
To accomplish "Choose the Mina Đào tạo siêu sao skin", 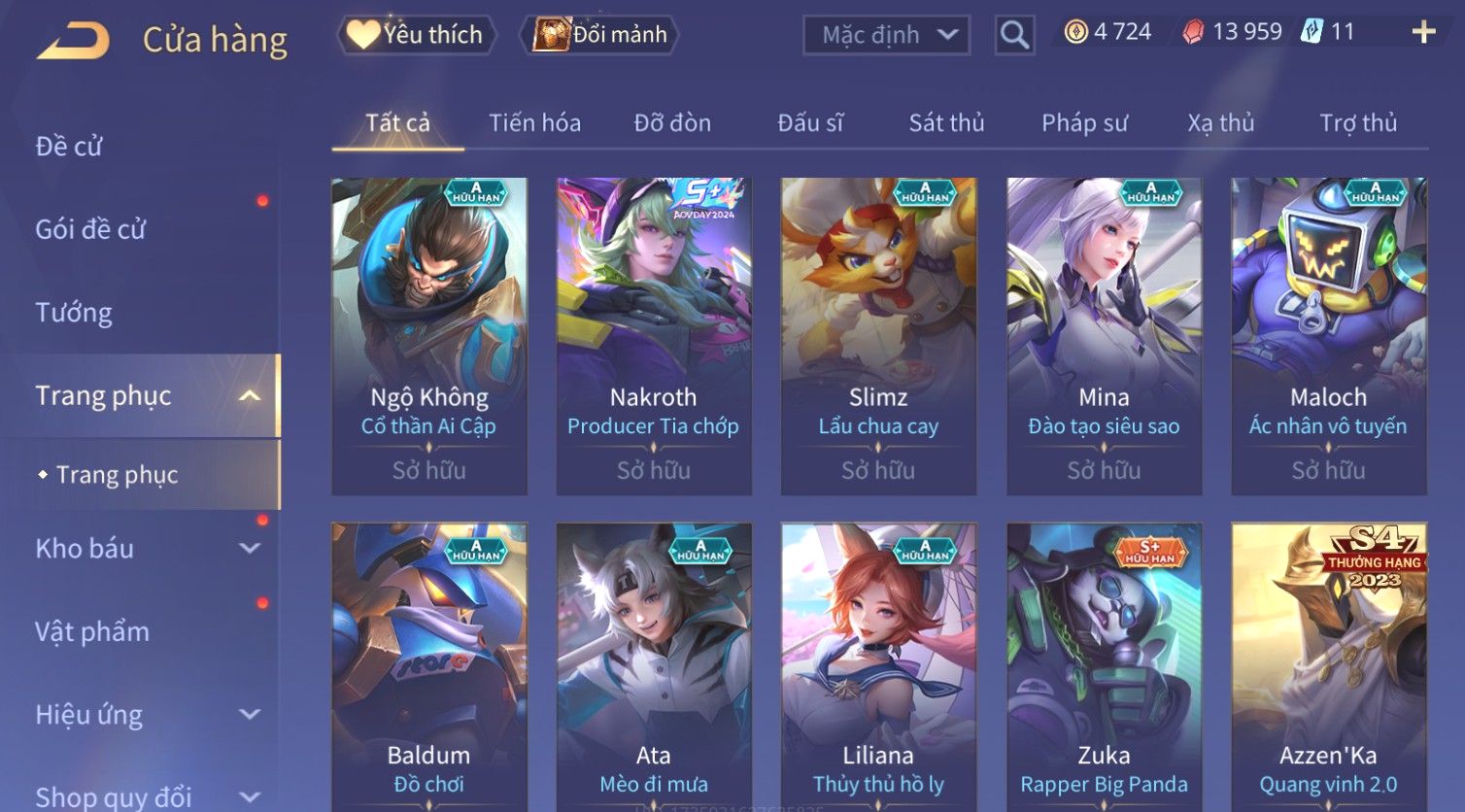I will pyautogui.click(x=1104, y=335).
